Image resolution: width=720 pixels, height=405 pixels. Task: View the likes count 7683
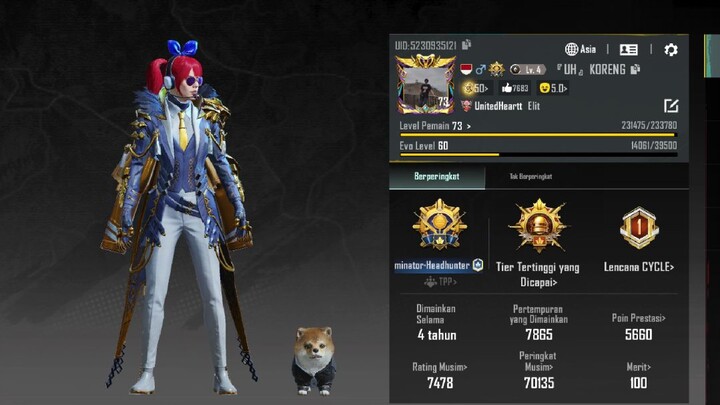pyautogui.click(x=515, y=88)
